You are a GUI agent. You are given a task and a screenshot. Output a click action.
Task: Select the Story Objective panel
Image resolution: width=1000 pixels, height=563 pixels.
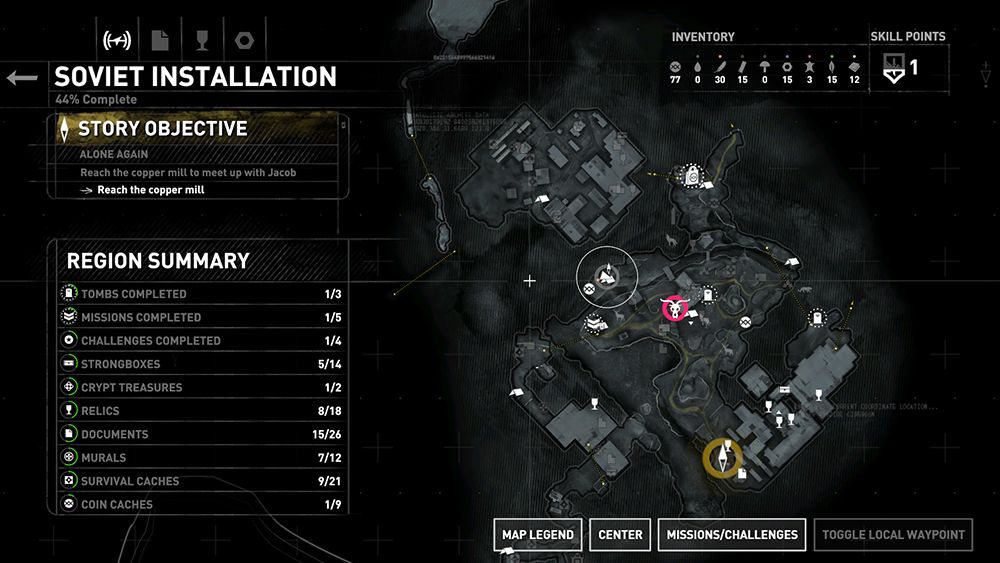point(198,128)
